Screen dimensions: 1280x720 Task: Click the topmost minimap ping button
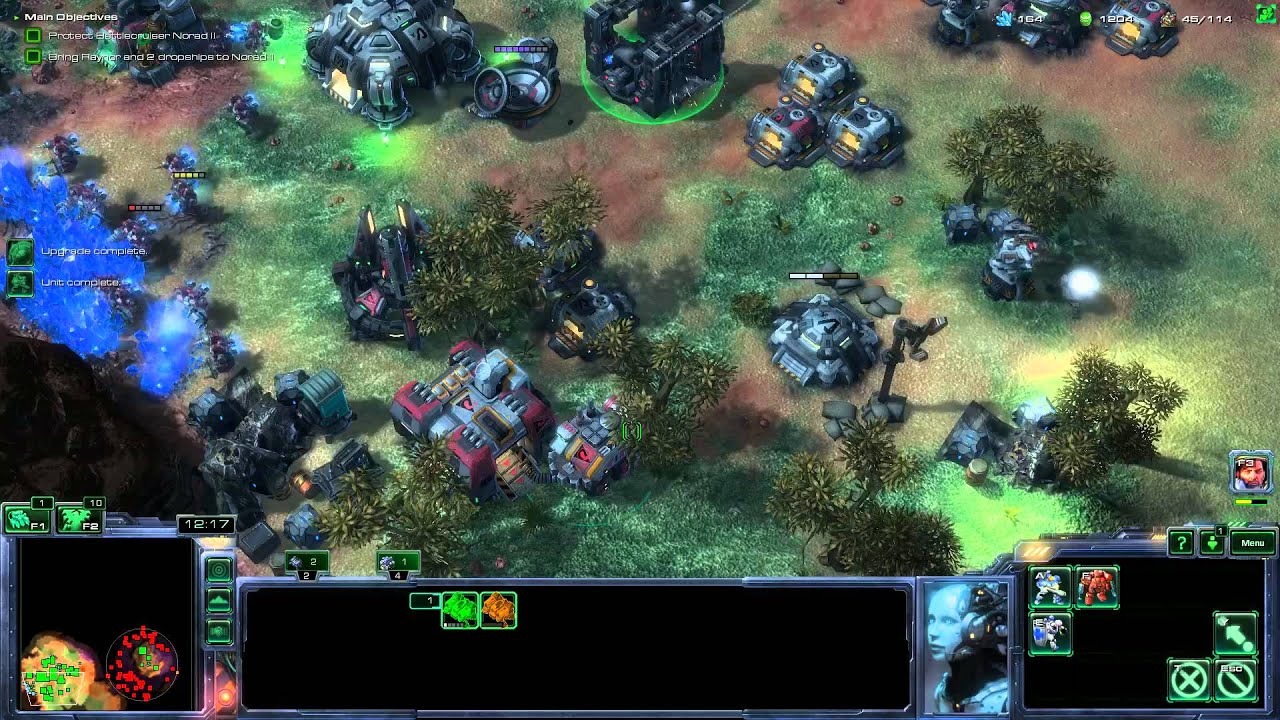219,569
